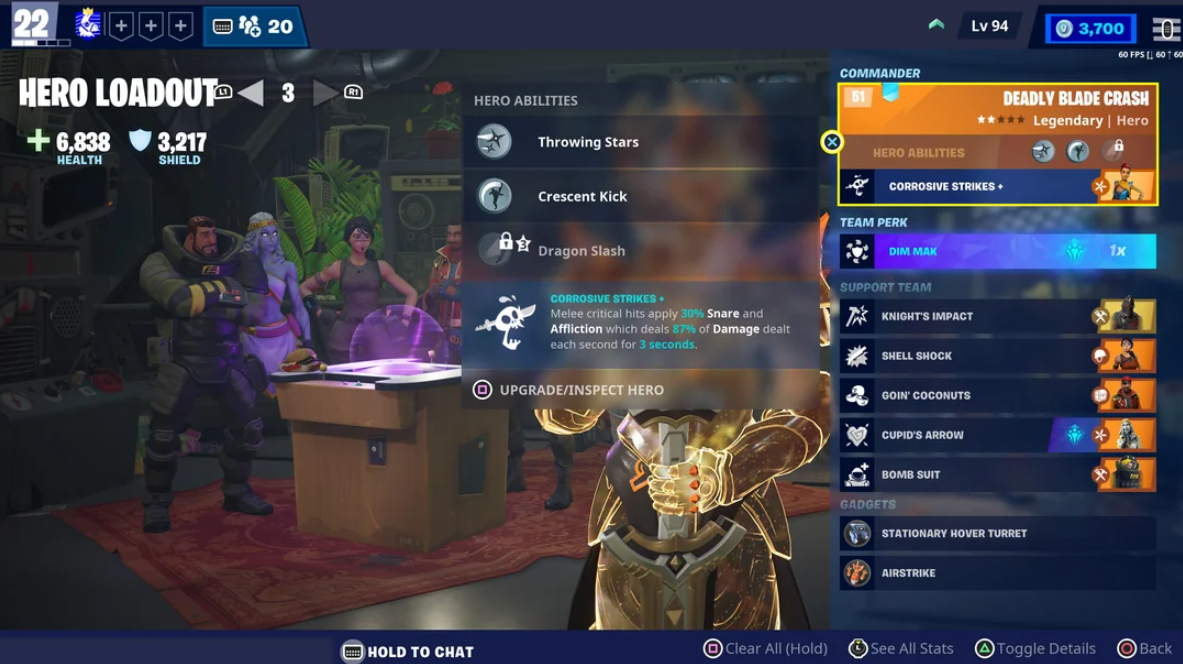Select the Crescent Kick ability row

coord(640,196)
